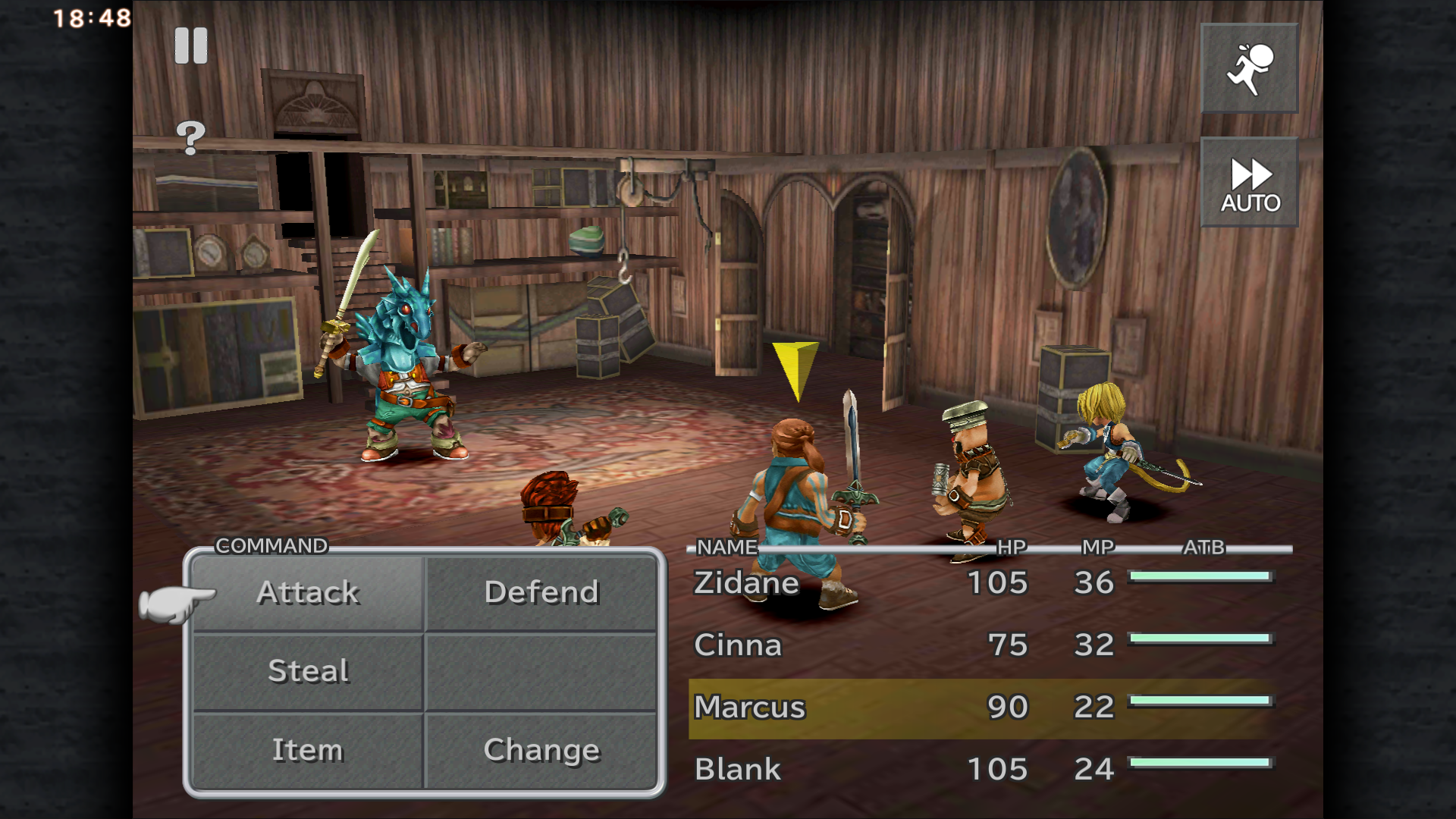This screenshot has height=819, width=1456.
Task: Select the Steal command
Action: click(308, 671)
